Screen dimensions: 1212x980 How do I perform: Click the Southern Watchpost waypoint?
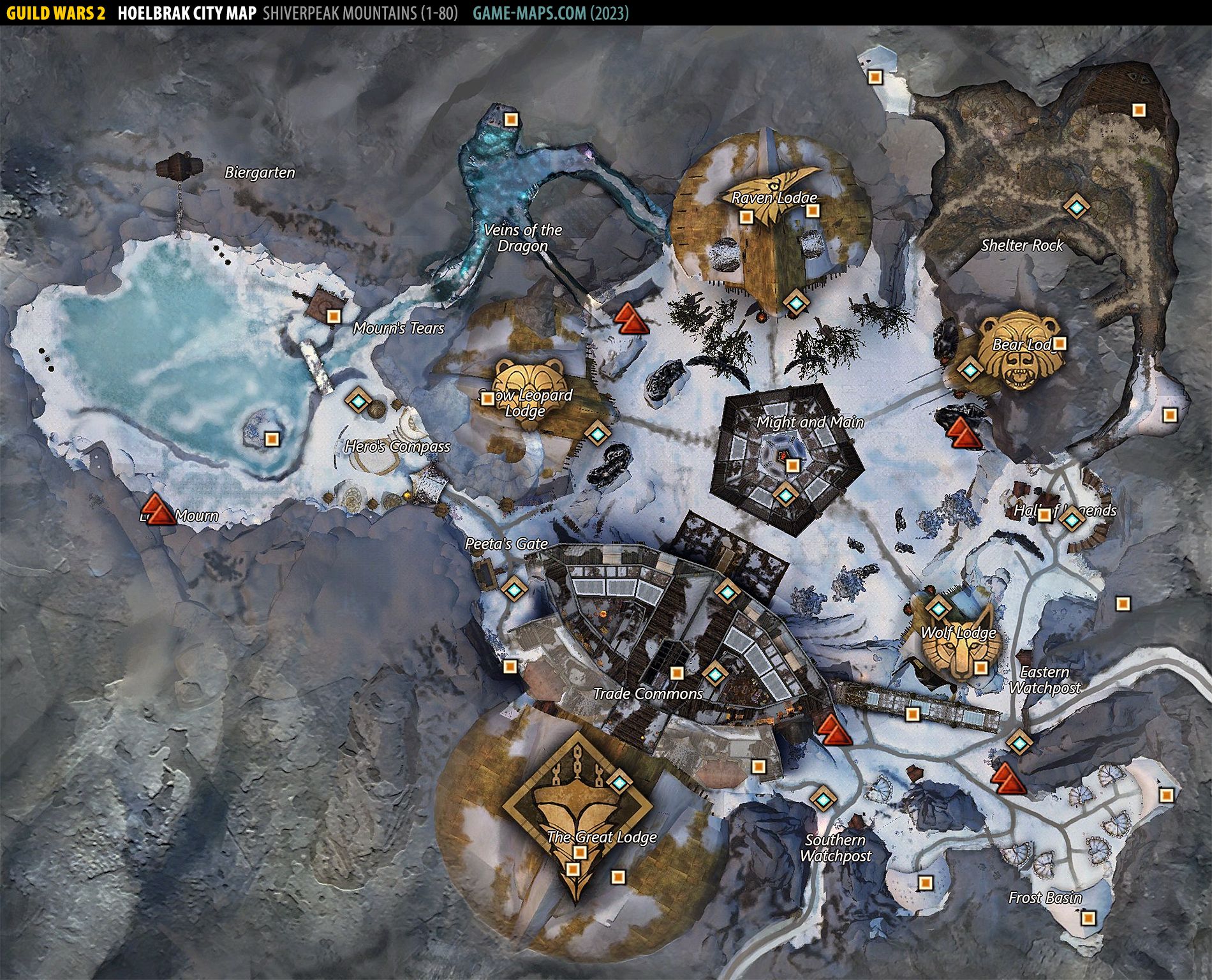coord(822,798)
